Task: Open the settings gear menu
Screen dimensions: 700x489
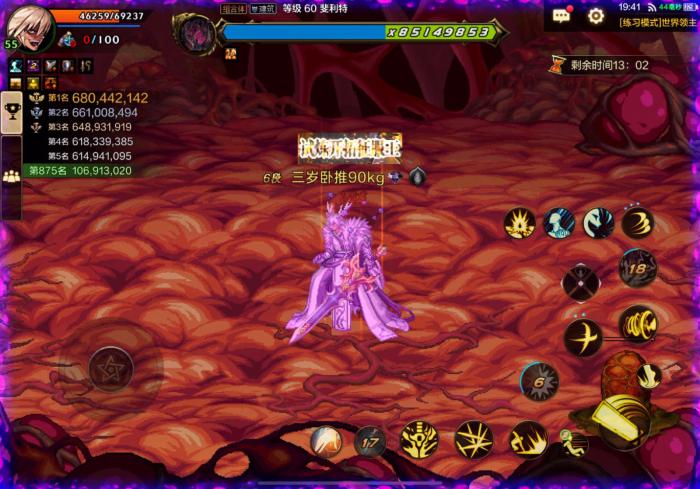Action: (x=596, y=16)
